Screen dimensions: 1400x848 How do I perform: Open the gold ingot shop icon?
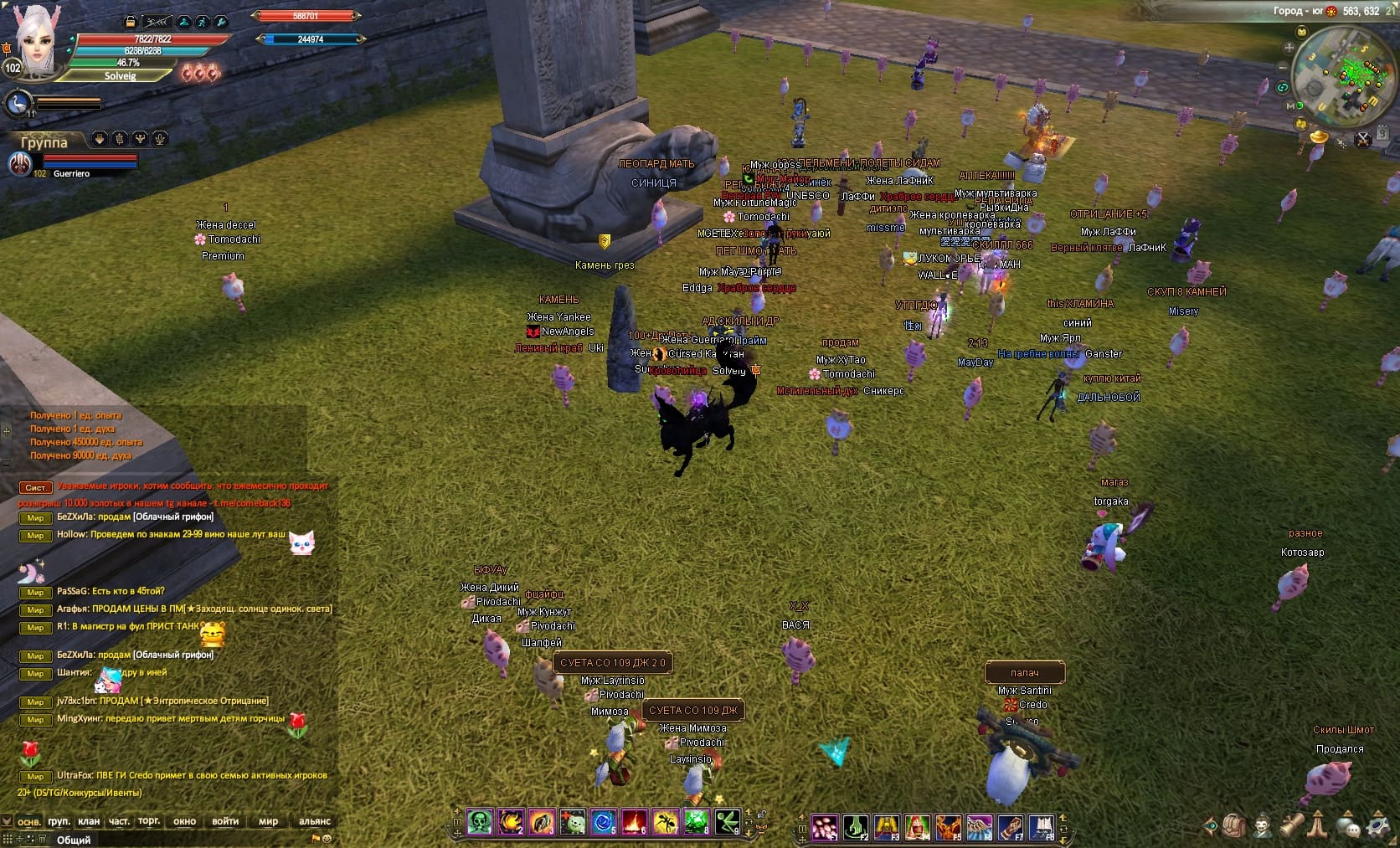coord(1320,136)
